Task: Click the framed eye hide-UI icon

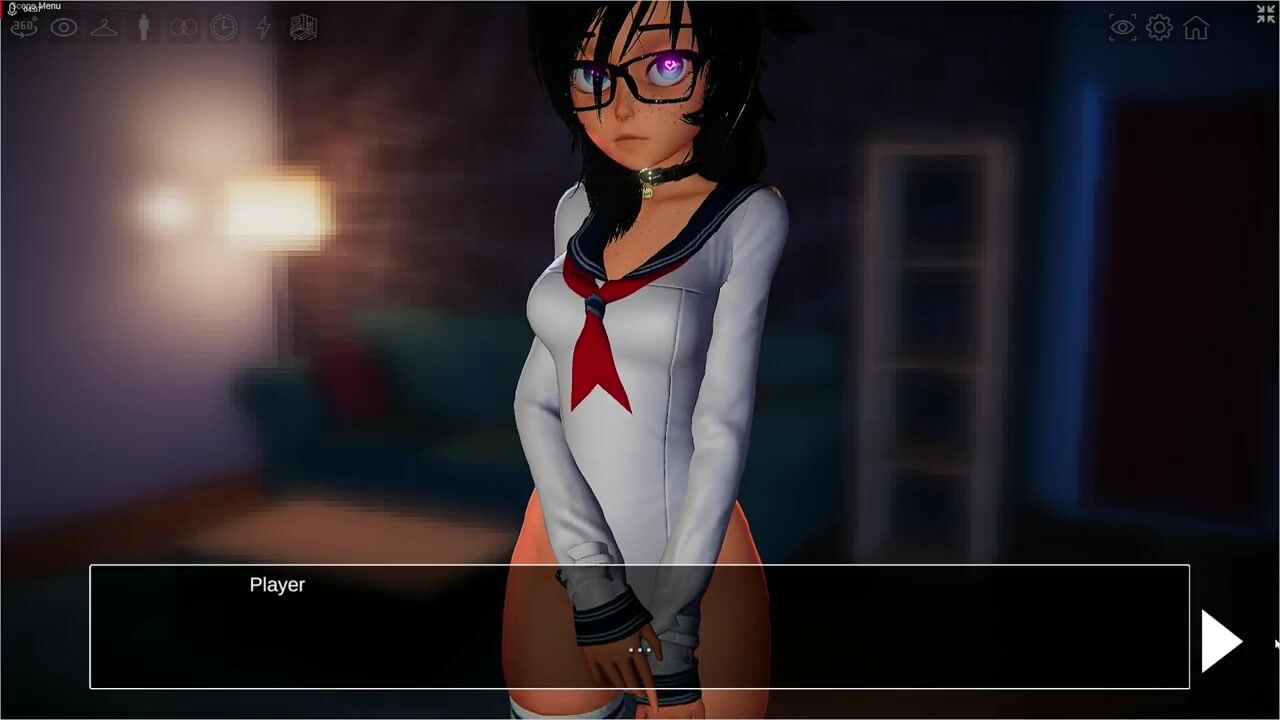Action: point(1123,28)
